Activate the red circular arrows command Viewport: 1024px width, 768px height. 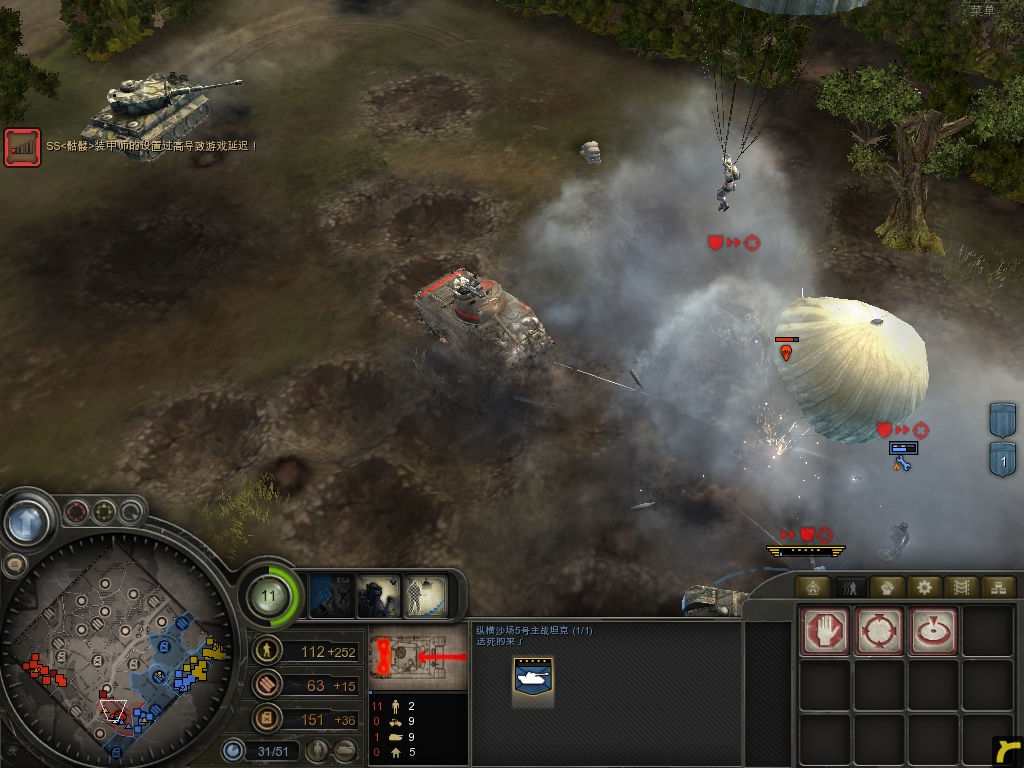(879, 631)
